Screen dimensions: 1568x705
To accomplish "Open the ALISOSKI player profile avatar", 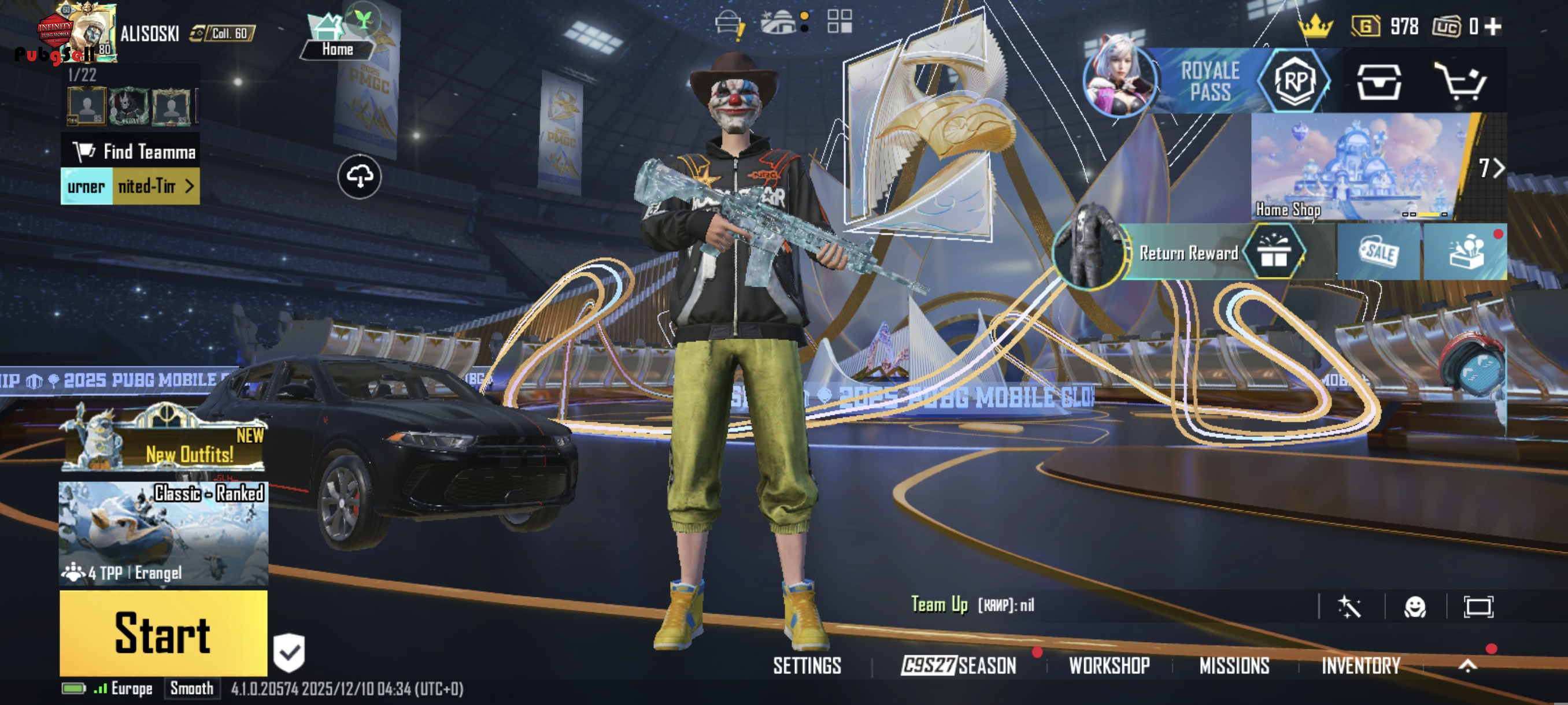I will point(85,34).
